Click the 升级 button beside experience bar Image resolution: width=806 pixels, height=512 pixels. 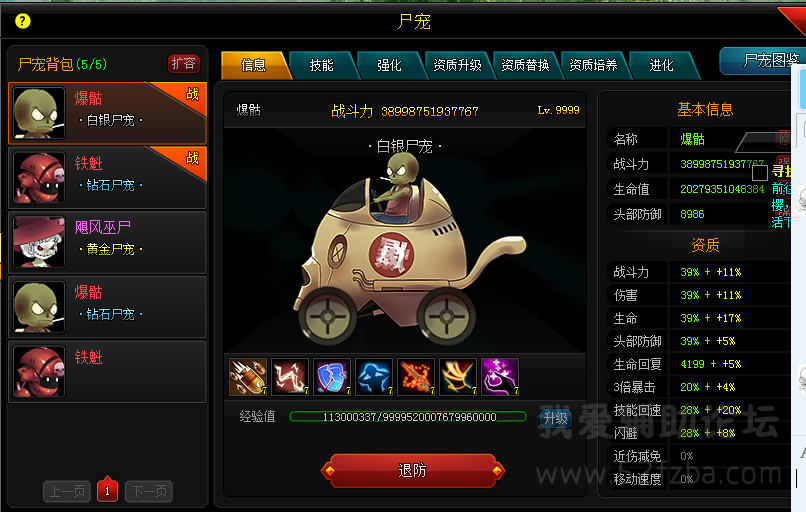tap(555, 418)
